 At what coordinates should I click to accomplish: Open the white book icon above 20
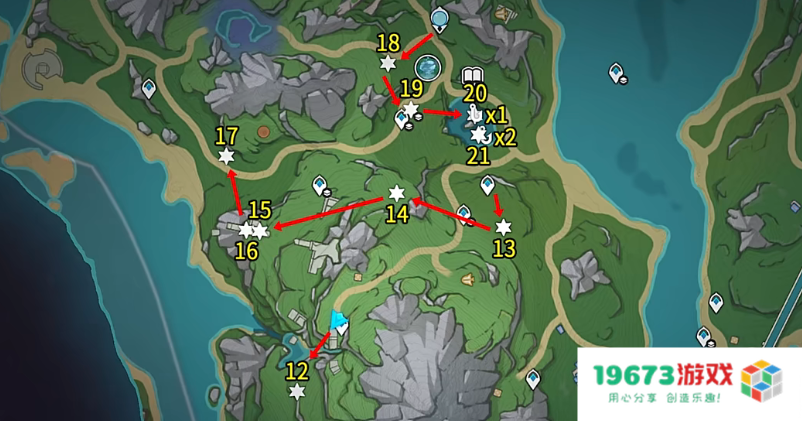(473, 76)
